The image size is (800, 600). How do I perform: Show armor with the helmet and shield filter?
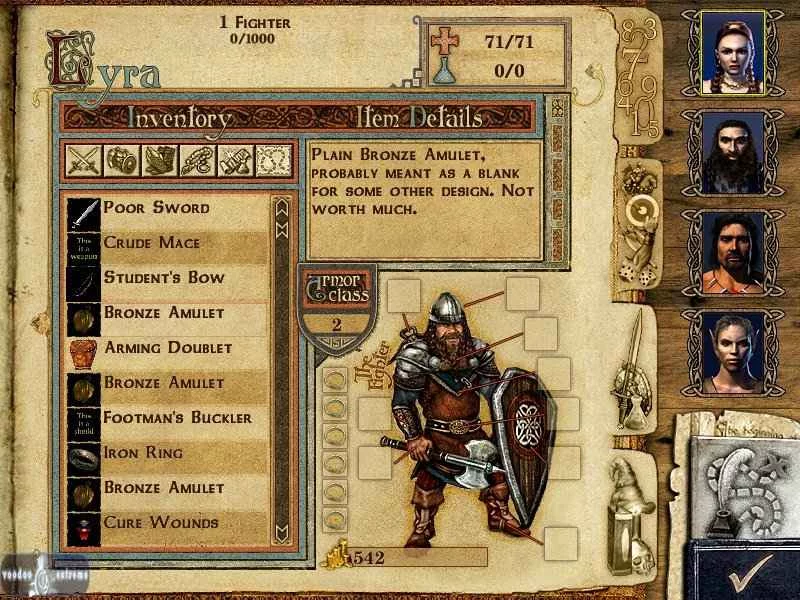pos(121,160)
